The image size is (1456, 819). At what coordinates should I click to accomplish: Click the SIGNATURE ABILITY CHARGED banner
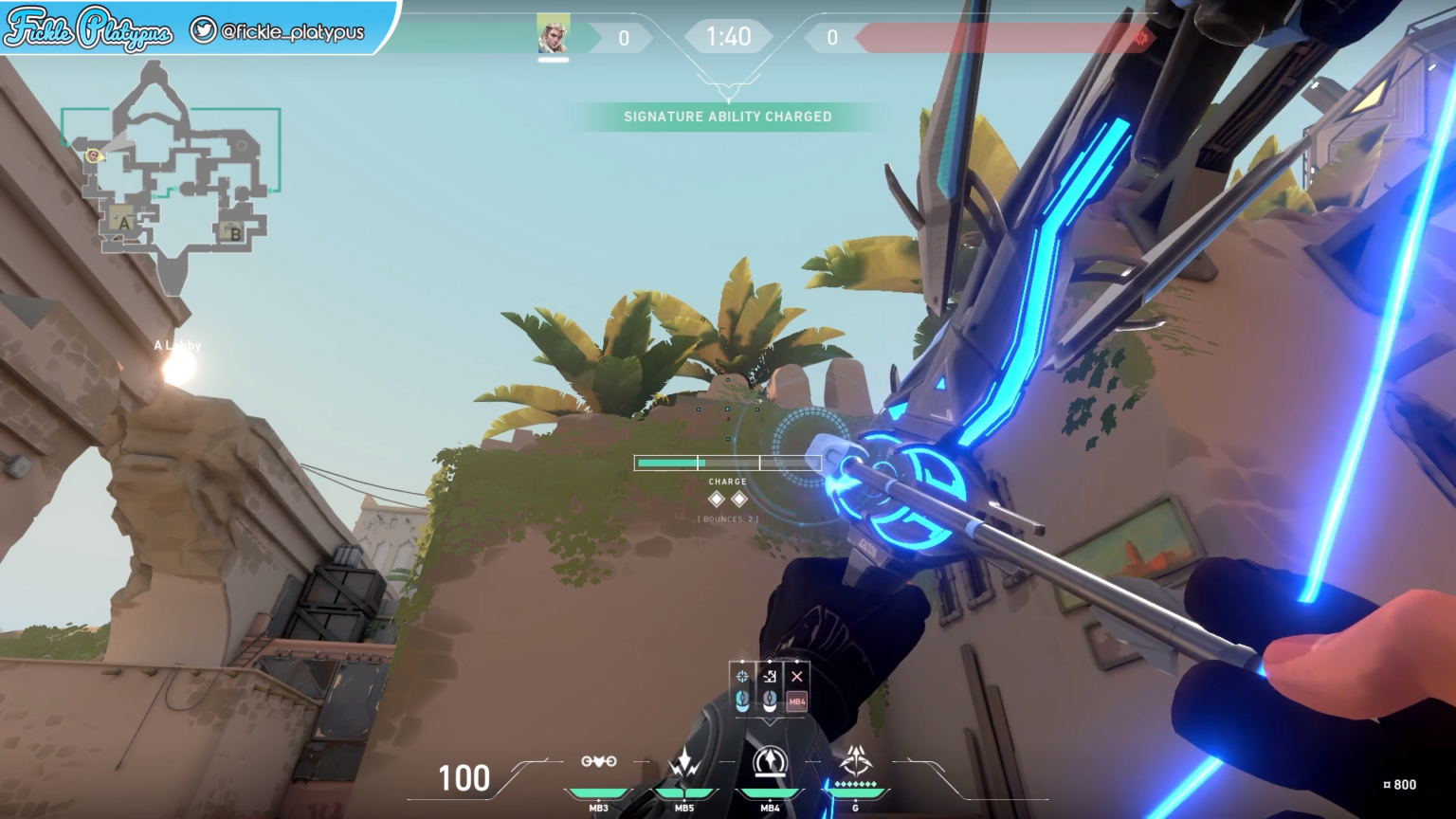(x=727, y=117)
